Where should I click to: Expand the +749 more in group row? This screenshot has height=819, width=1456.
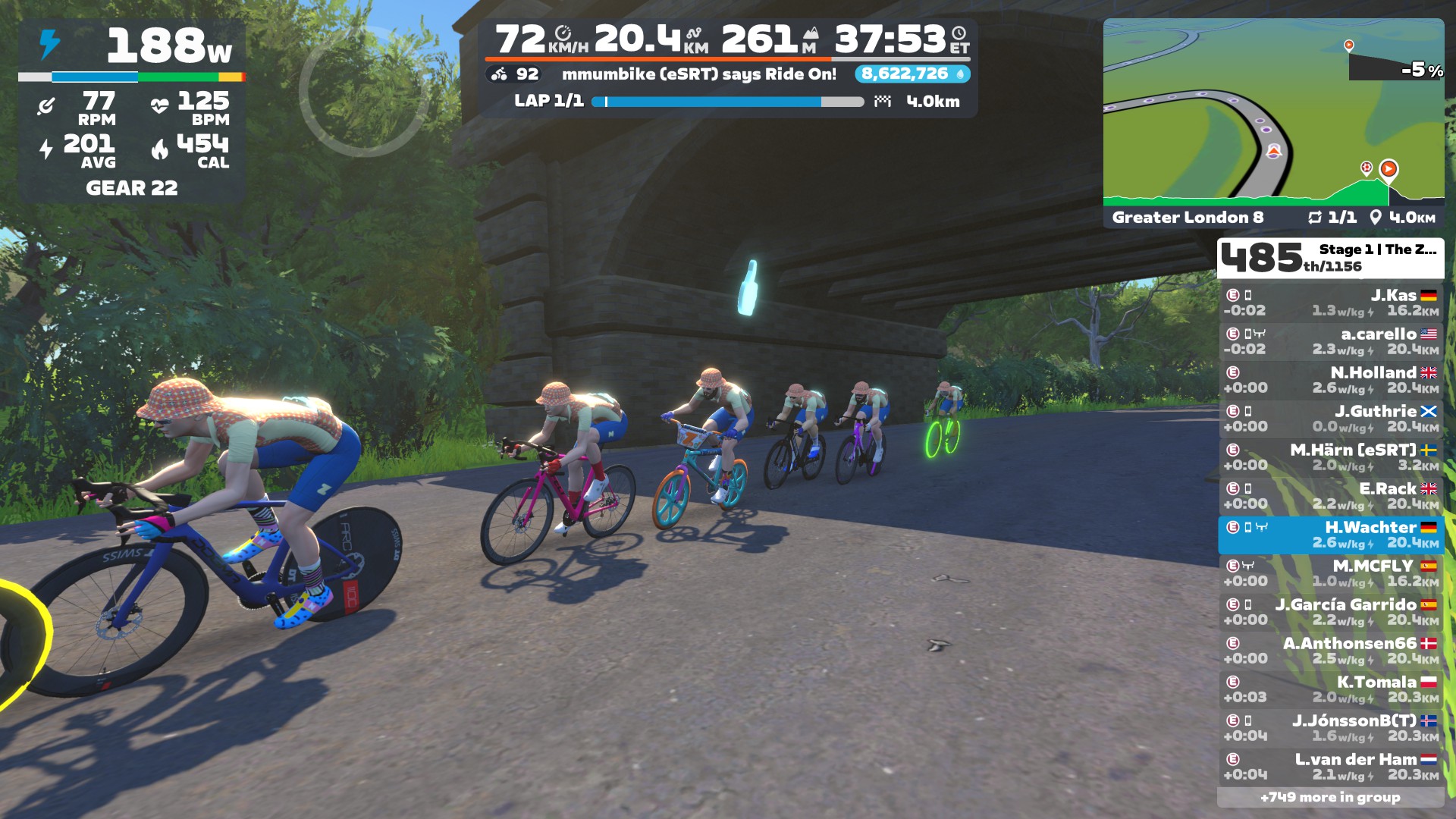(1330, 797)
